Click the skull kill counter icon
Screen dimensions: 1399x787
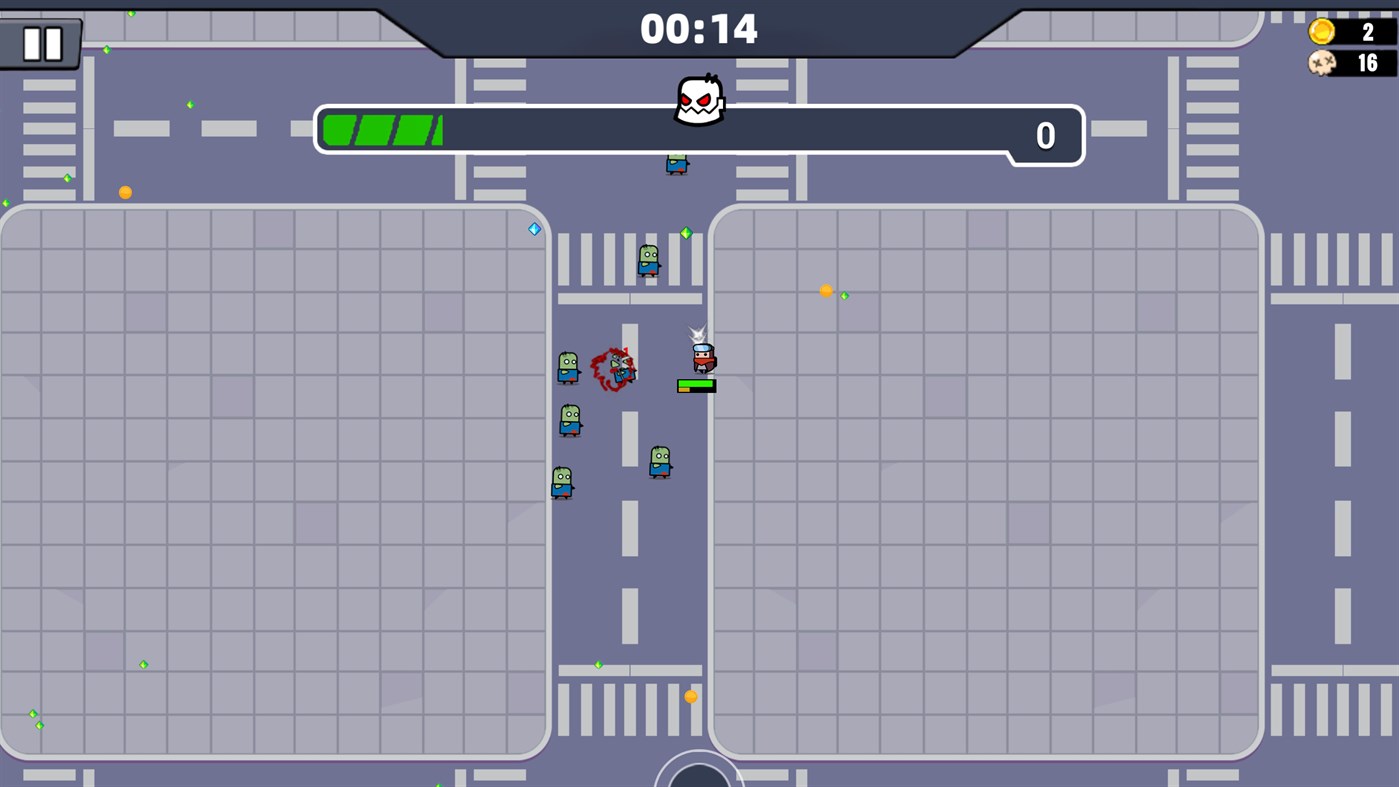tap(1322, 63)
